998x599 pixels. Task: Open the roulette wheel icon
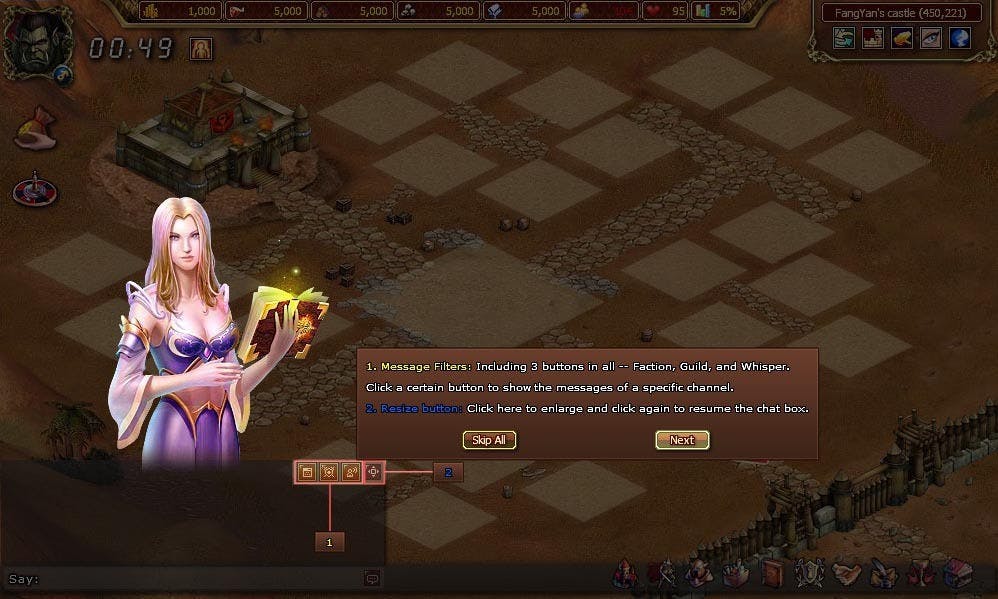coord(34,190)
